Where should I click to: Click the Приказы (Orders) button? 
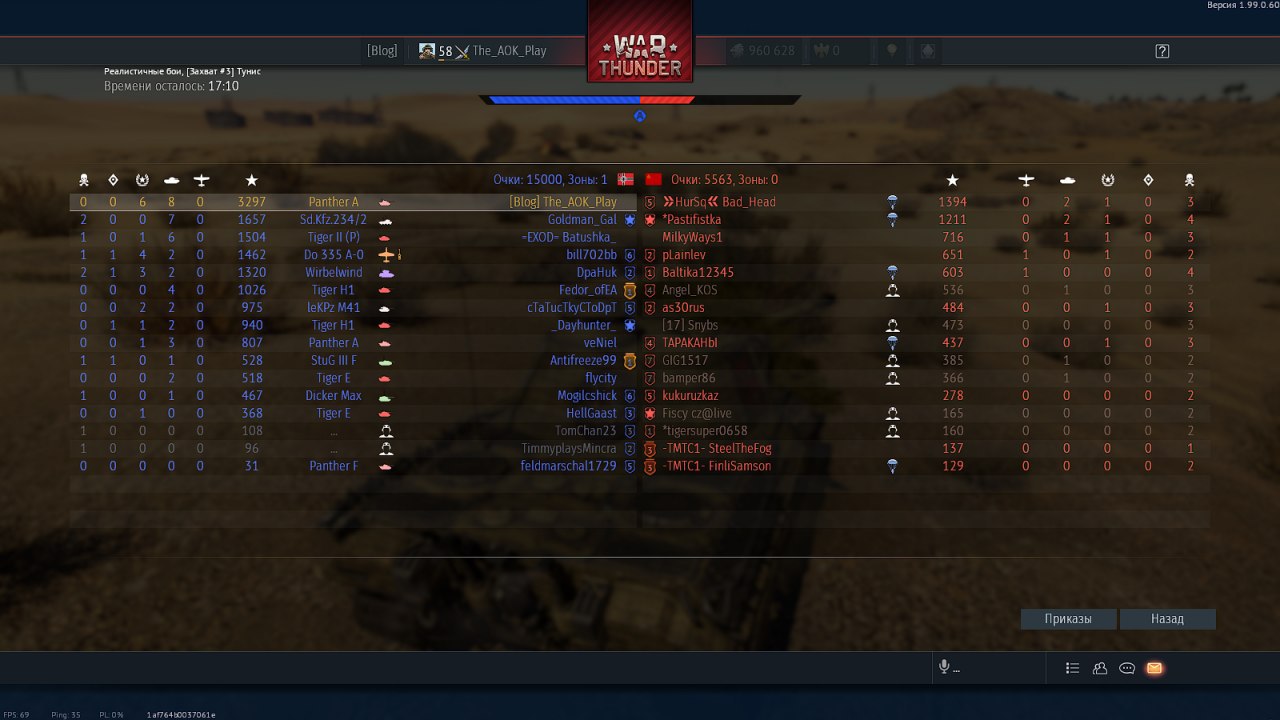[1068, 619]
